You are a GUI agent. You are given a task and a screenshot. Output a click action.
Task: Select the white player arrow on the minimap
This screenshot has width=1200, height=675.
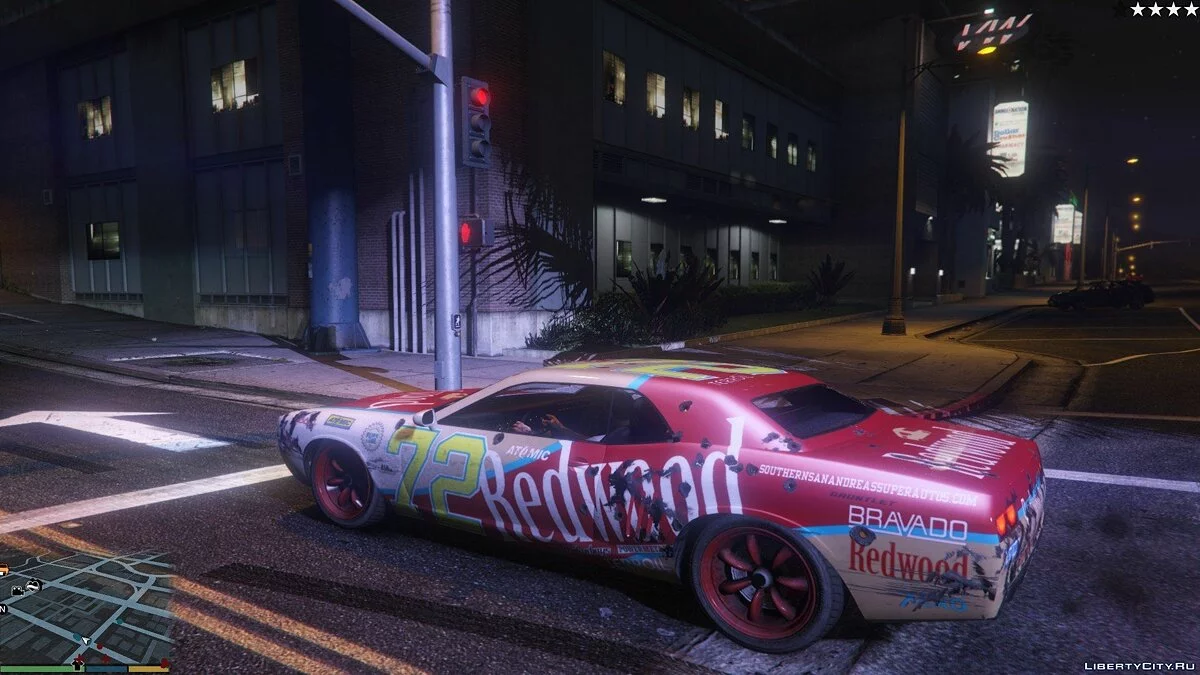tap(85, 639)
